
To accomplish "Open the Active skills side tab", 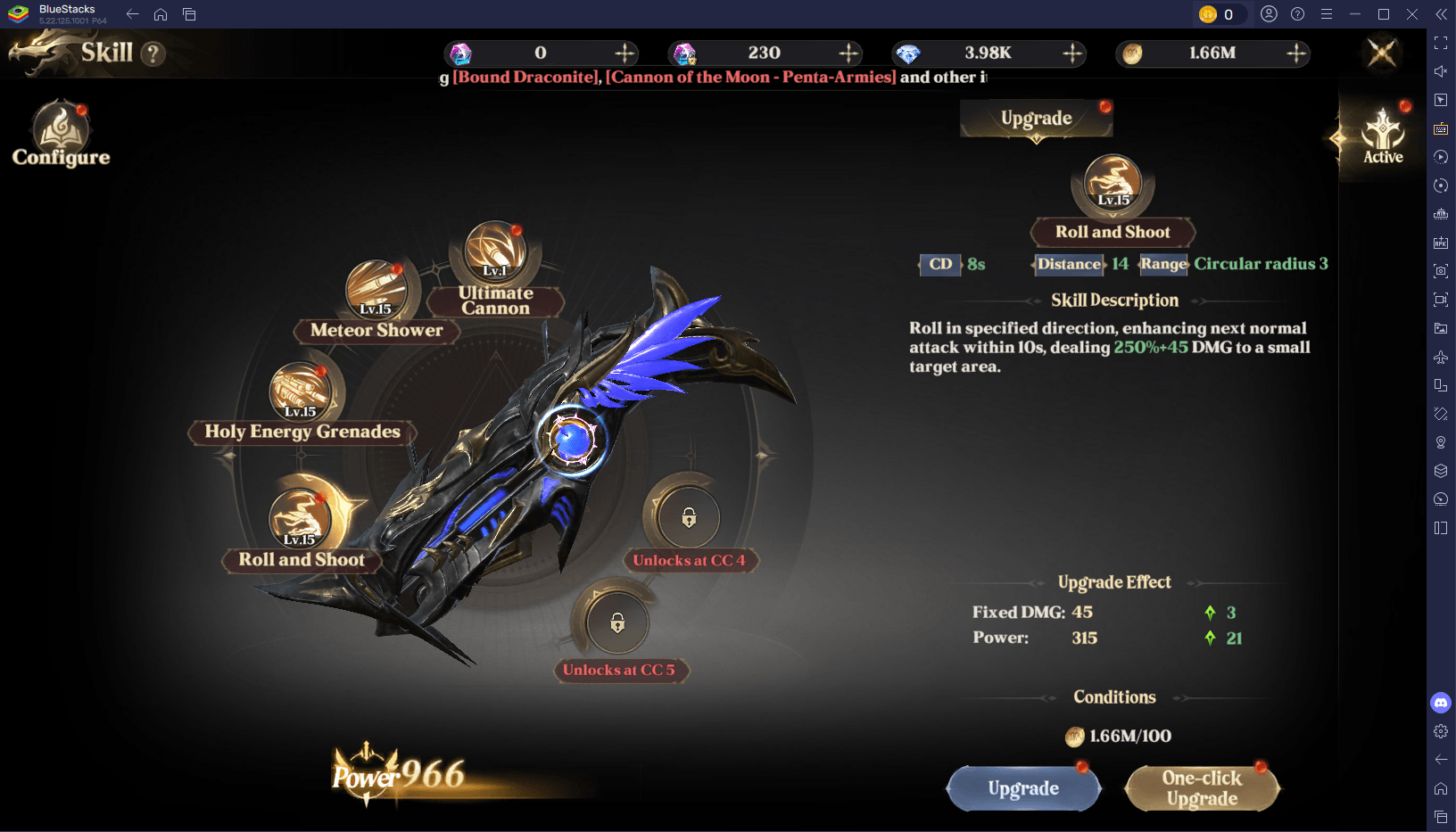I will 1382,136.
